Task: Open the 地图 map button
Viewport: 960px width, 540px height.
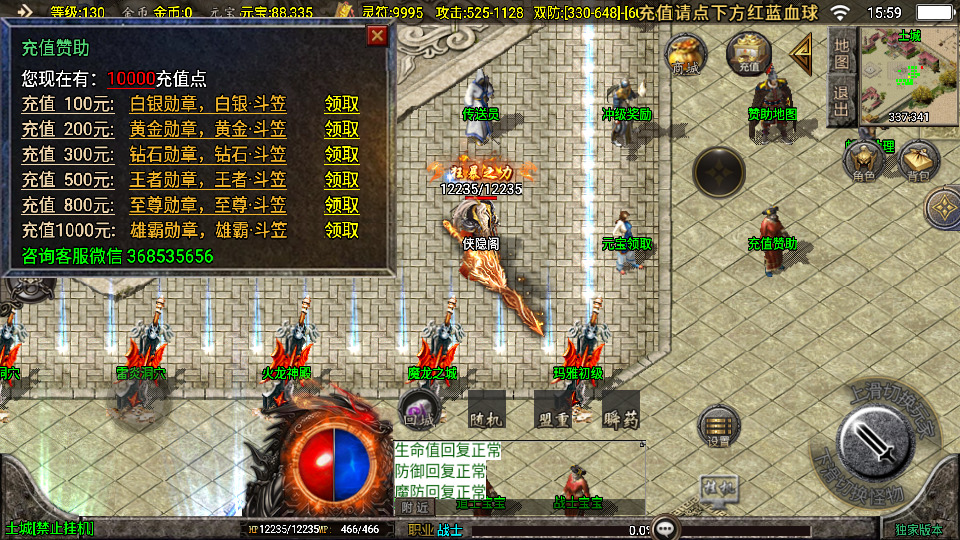Action: pos(842,53)
